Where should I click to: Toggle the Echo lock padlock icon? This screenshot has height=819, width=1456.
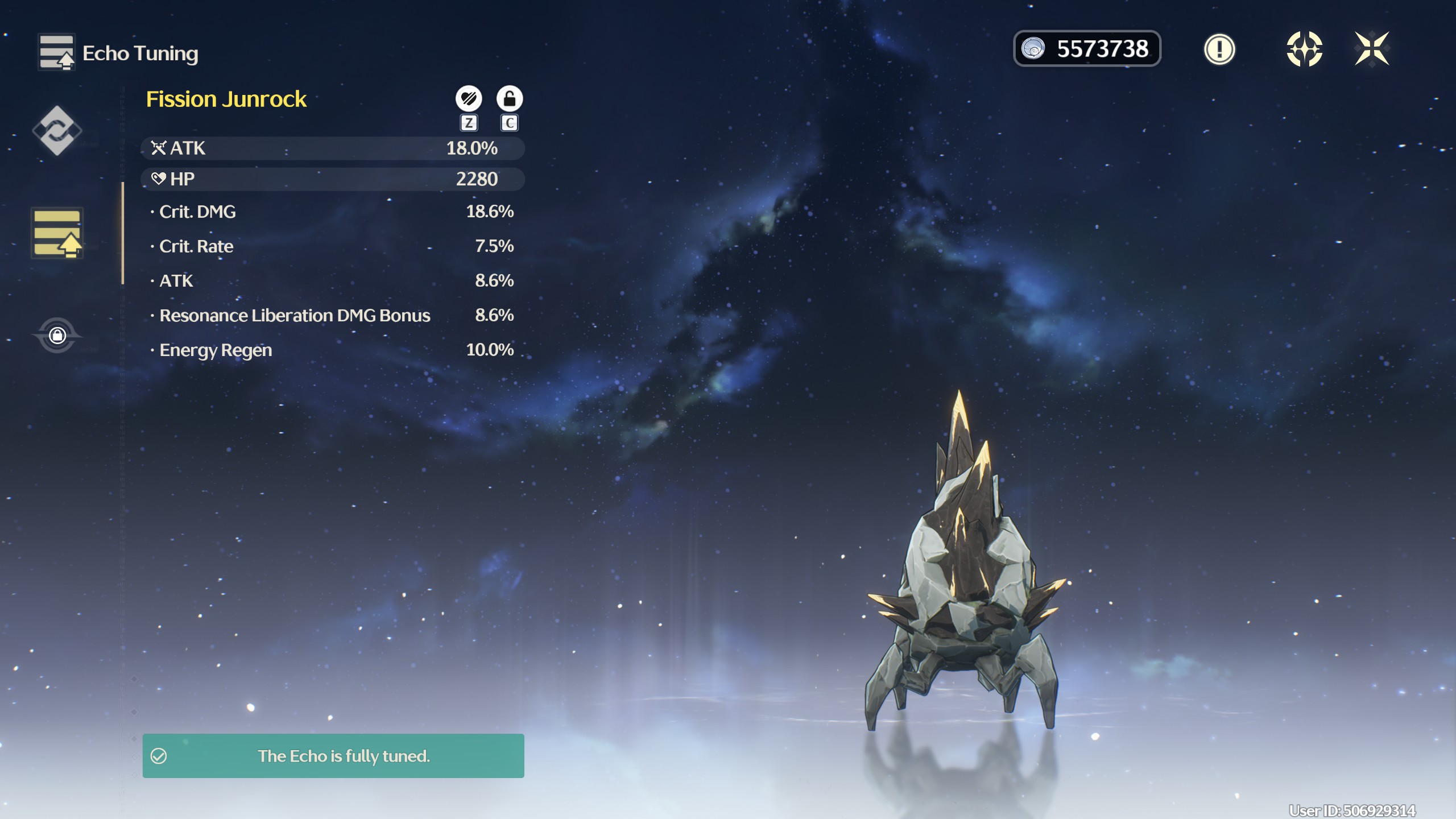(509, 99)
